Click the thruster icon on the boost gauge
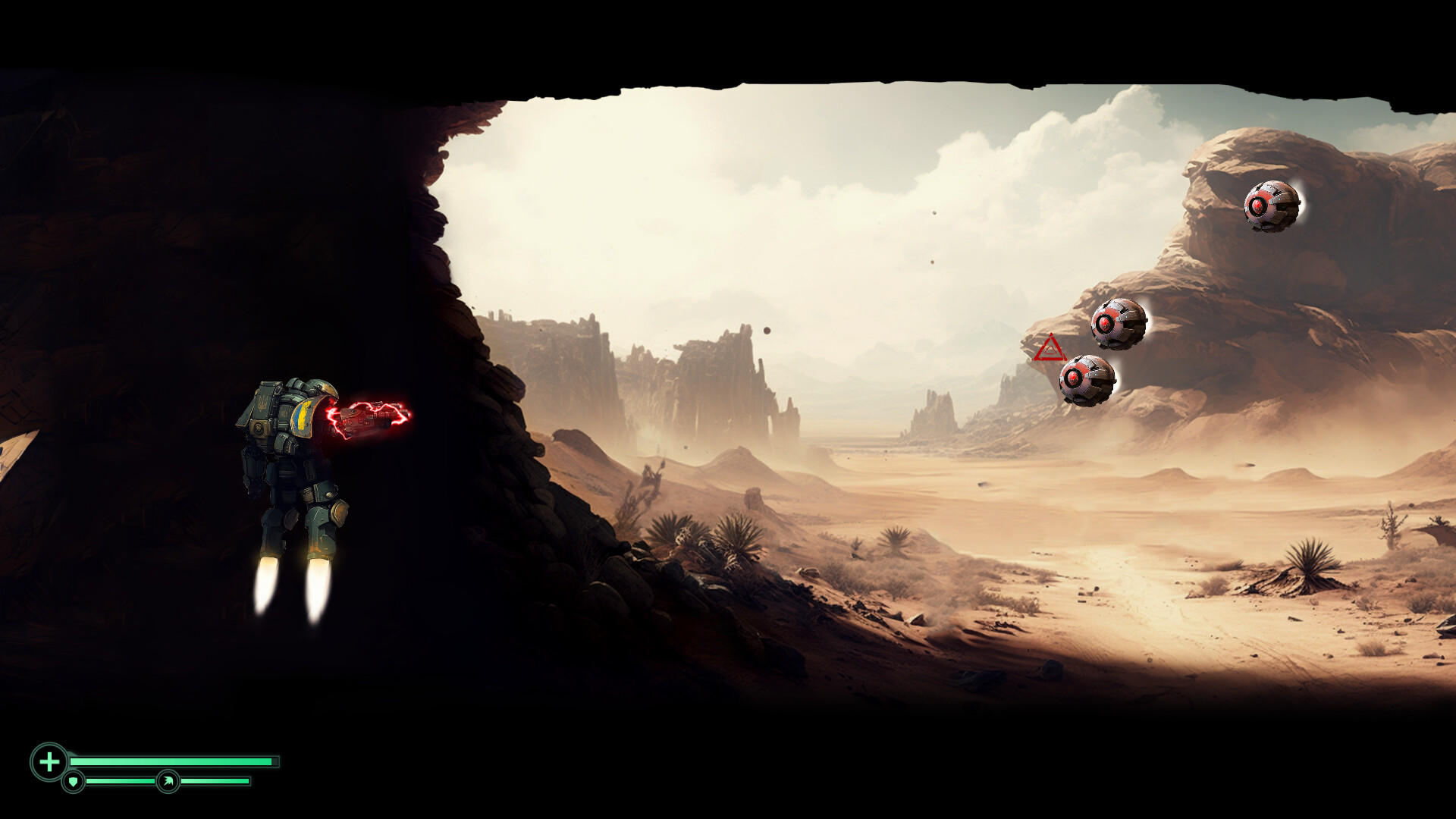This screenshot has width=1456, height=819. click(169, 782)
